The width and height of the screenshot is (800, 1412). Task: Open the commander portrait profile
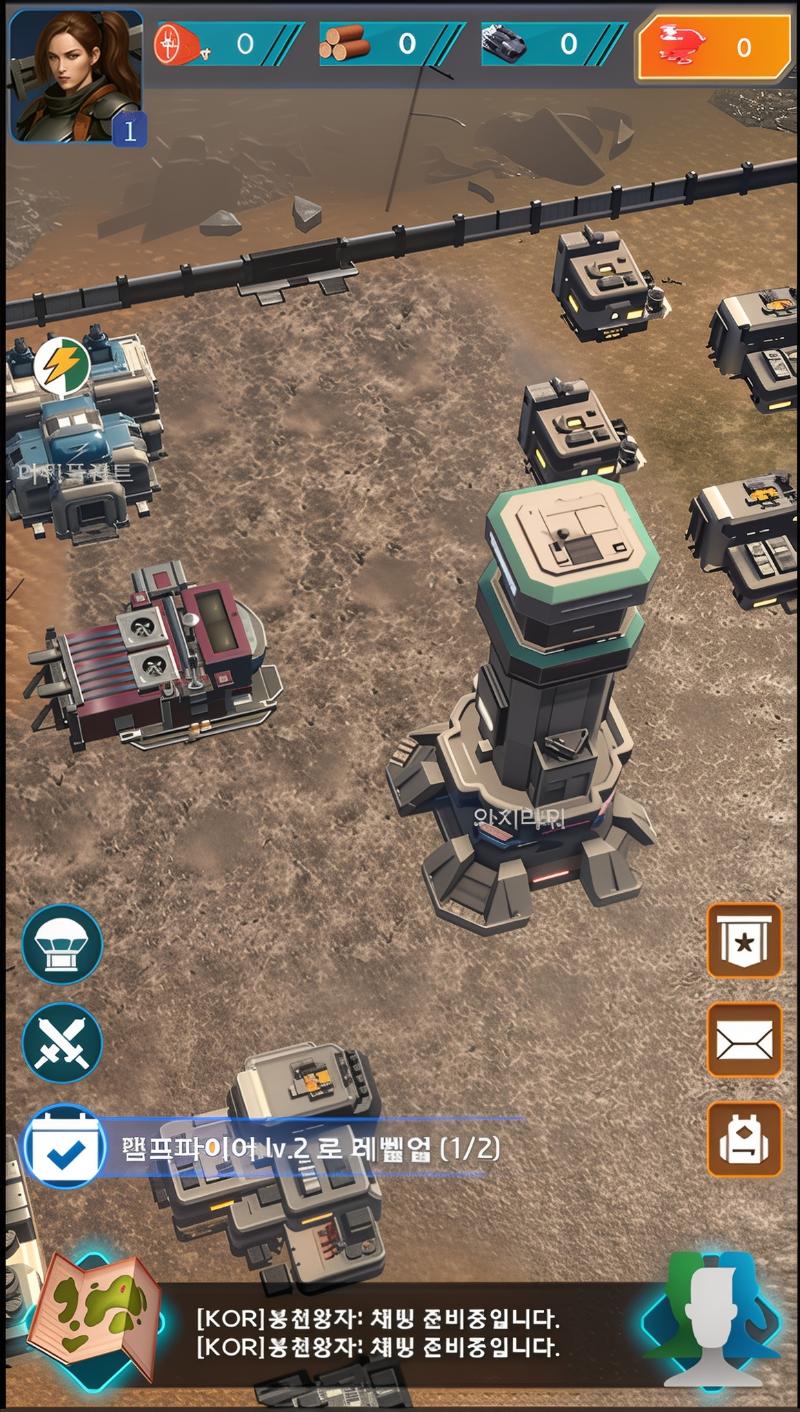pos(75,76)
